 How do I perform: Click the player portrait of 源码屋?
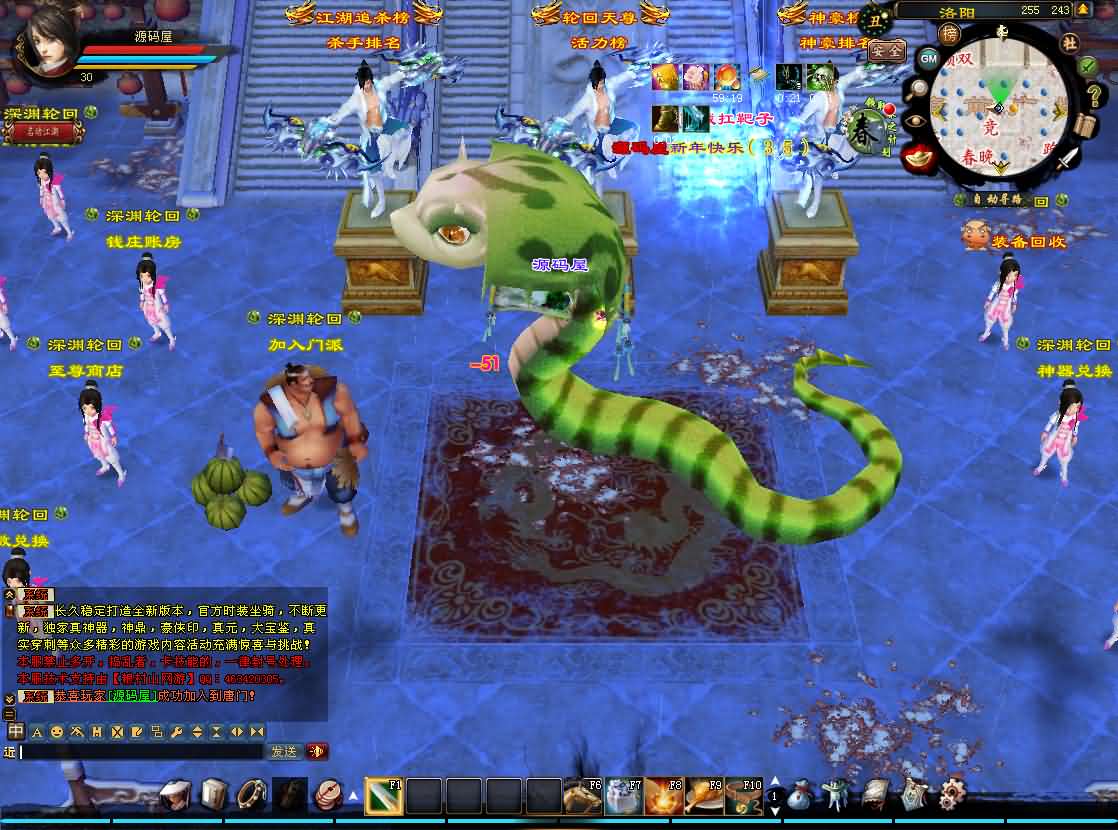coord(46,42)
